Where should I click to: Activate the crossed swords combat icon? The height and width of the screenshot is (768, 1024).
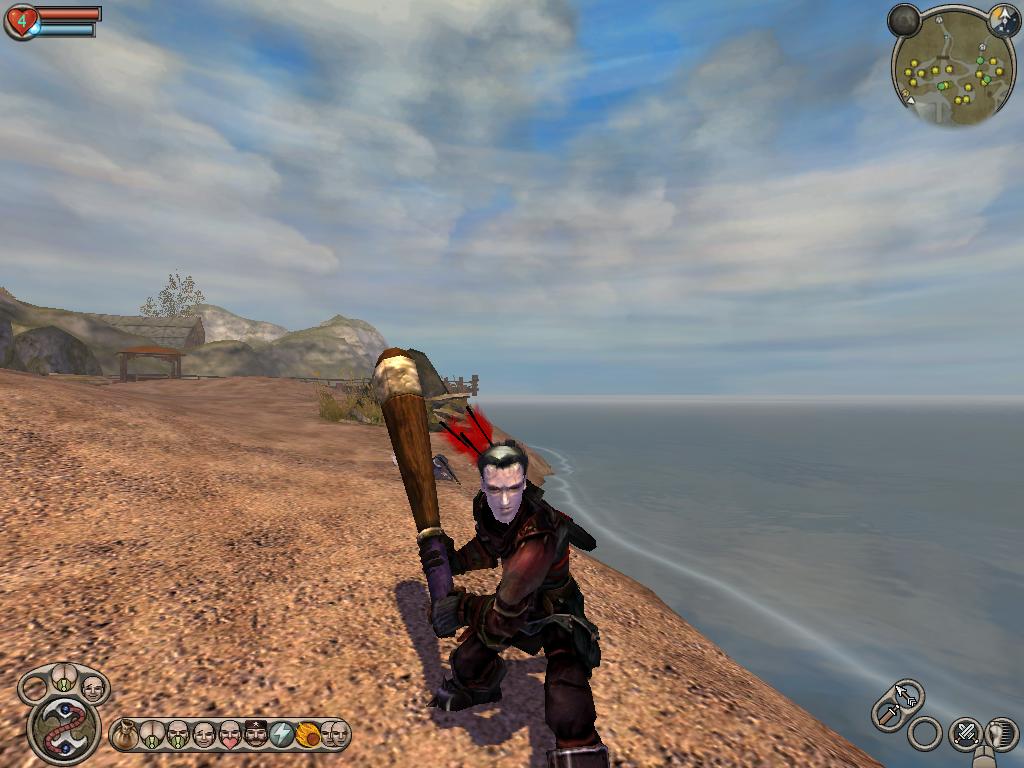[x=965, y=734]
